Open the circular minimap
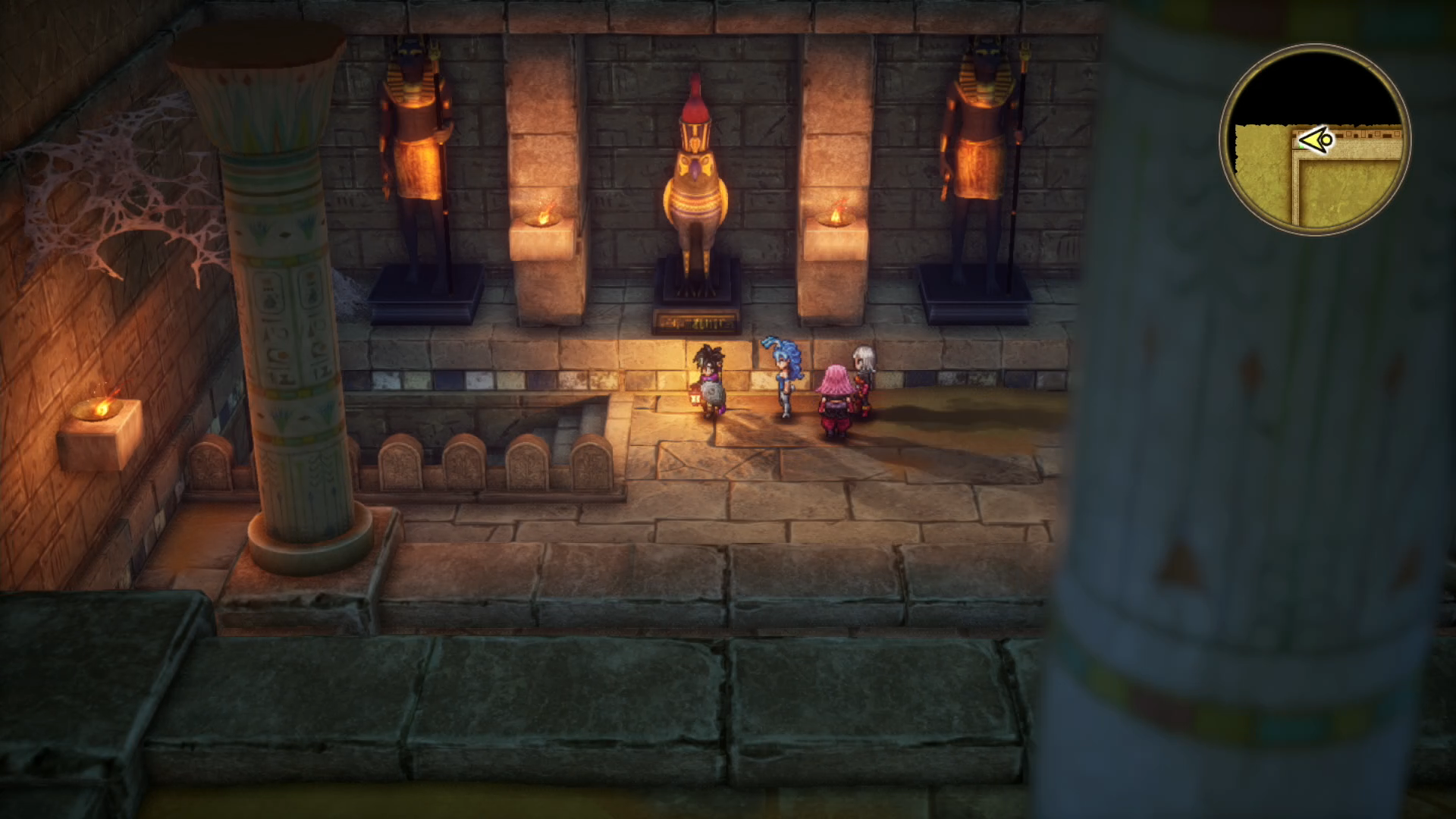 point(1315,140)
